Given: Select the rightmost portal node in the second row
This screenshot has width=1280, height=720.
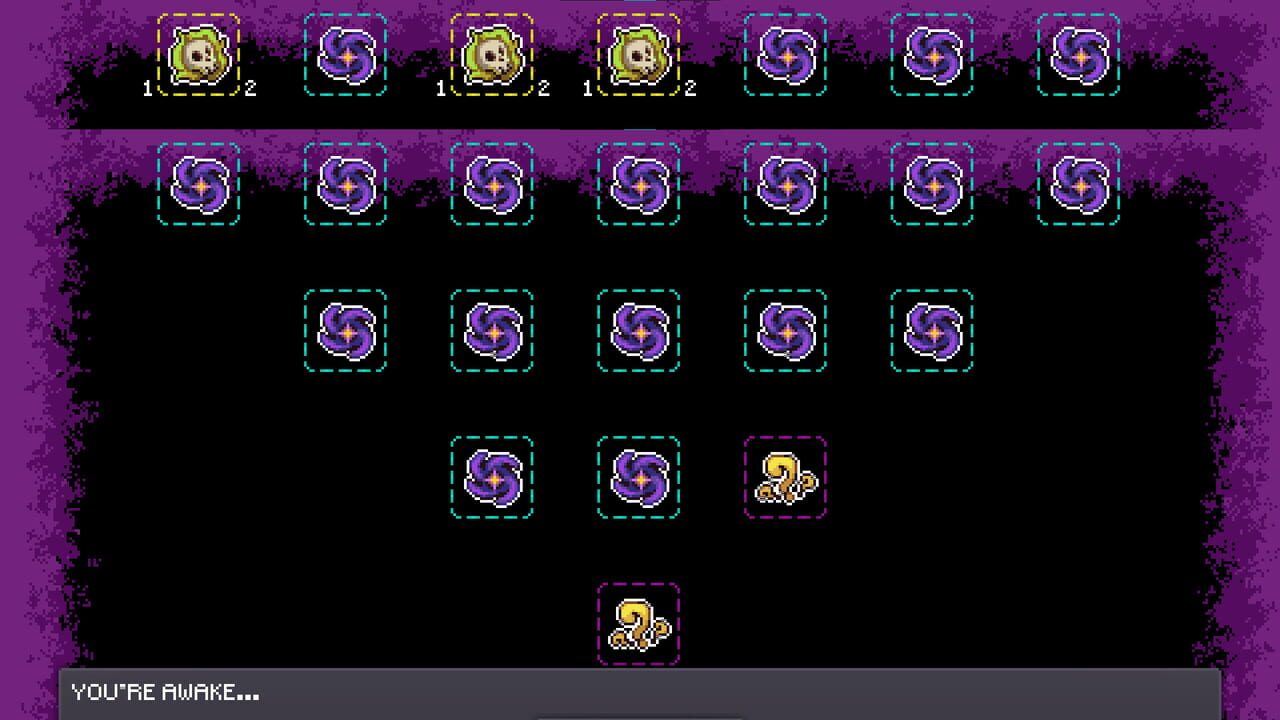Looking at the screenshot, I should [1077, 186].
